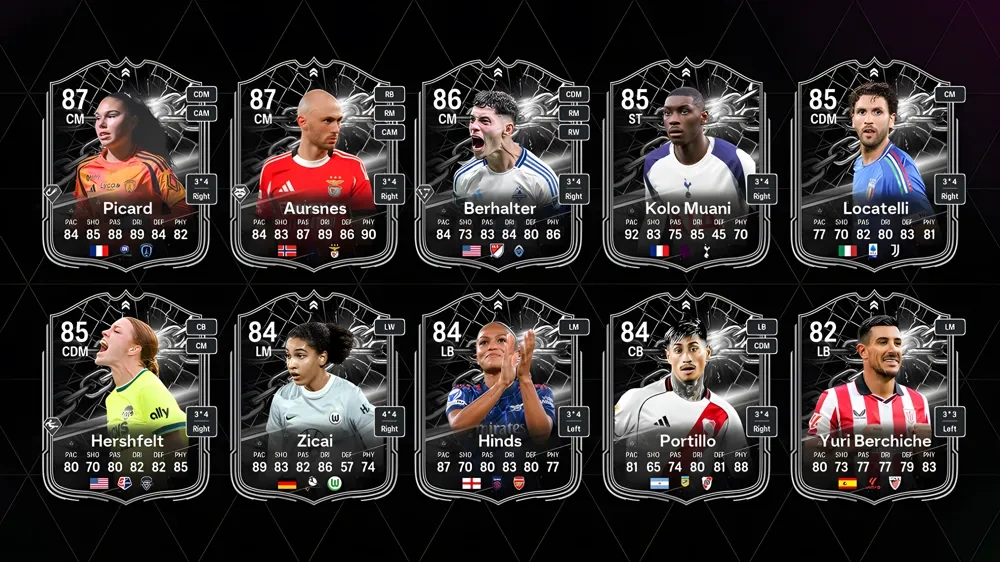This screenshot has height=562, width=1000.
Task: Choose the Zicai 84 LM card
Action: 315,397
